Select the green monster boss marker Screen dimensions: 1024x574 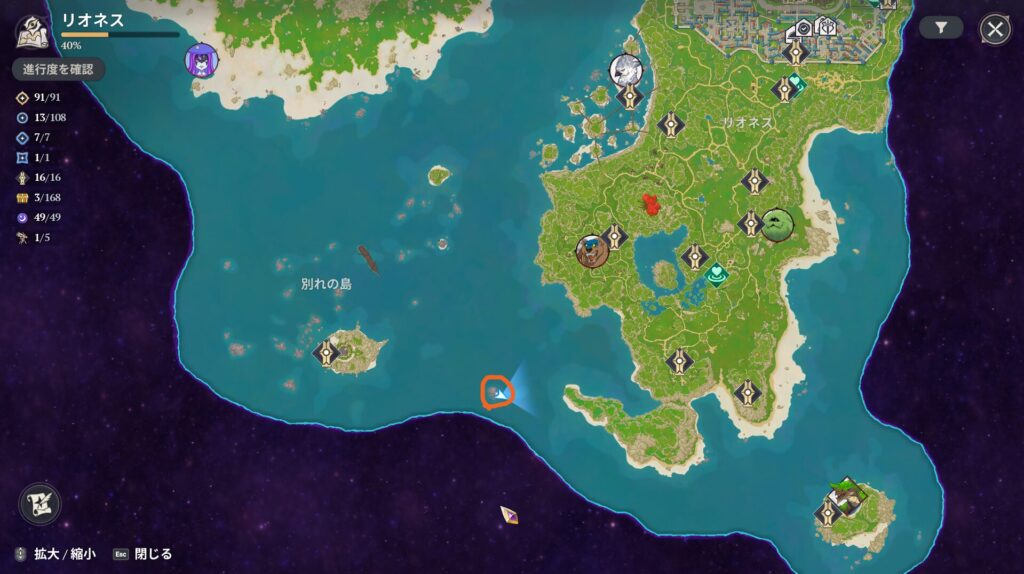777,224
